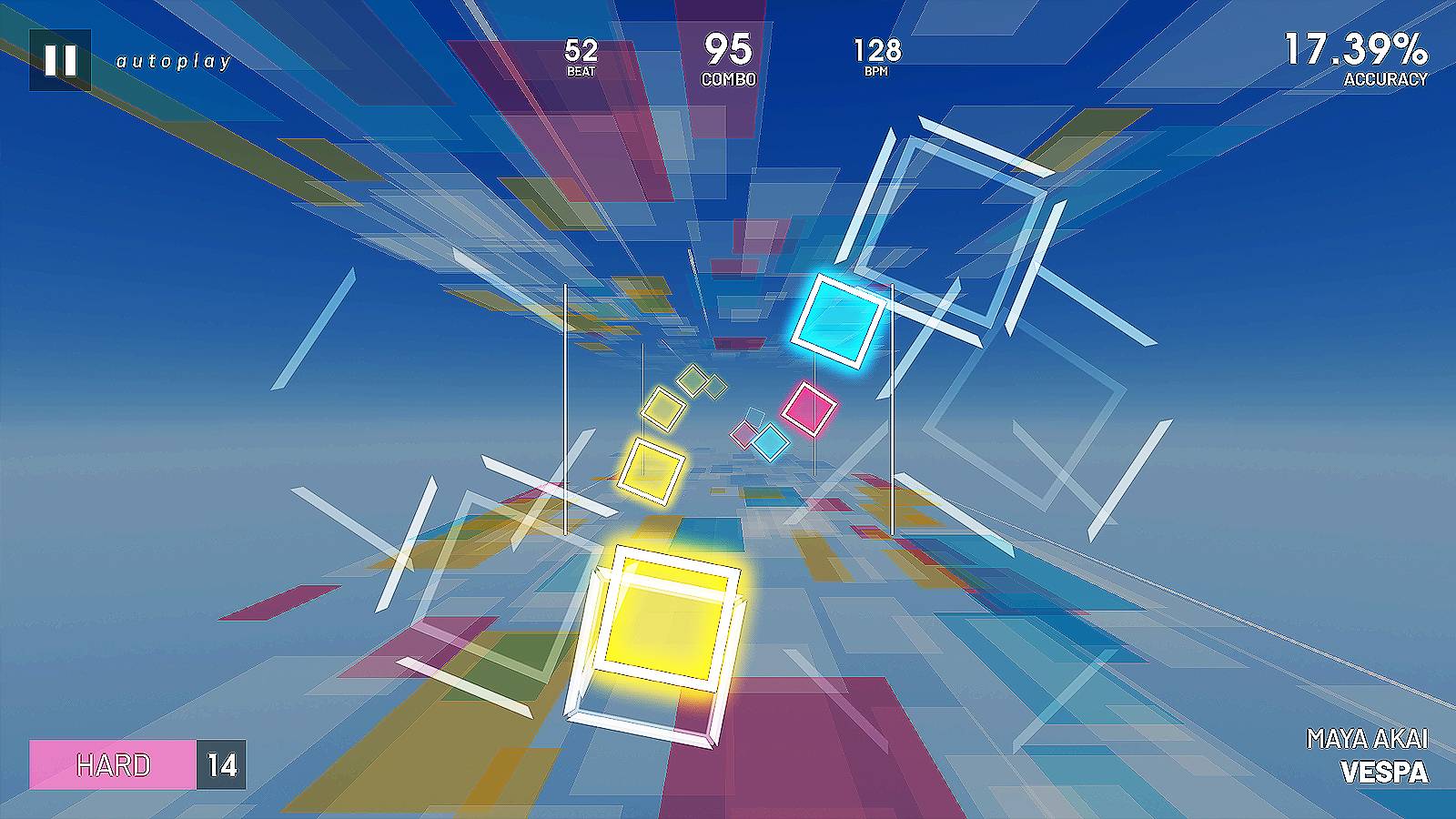Screen dimensions: 1456x819
Task: Select the song title VESPA
Action: (1383, 773)
